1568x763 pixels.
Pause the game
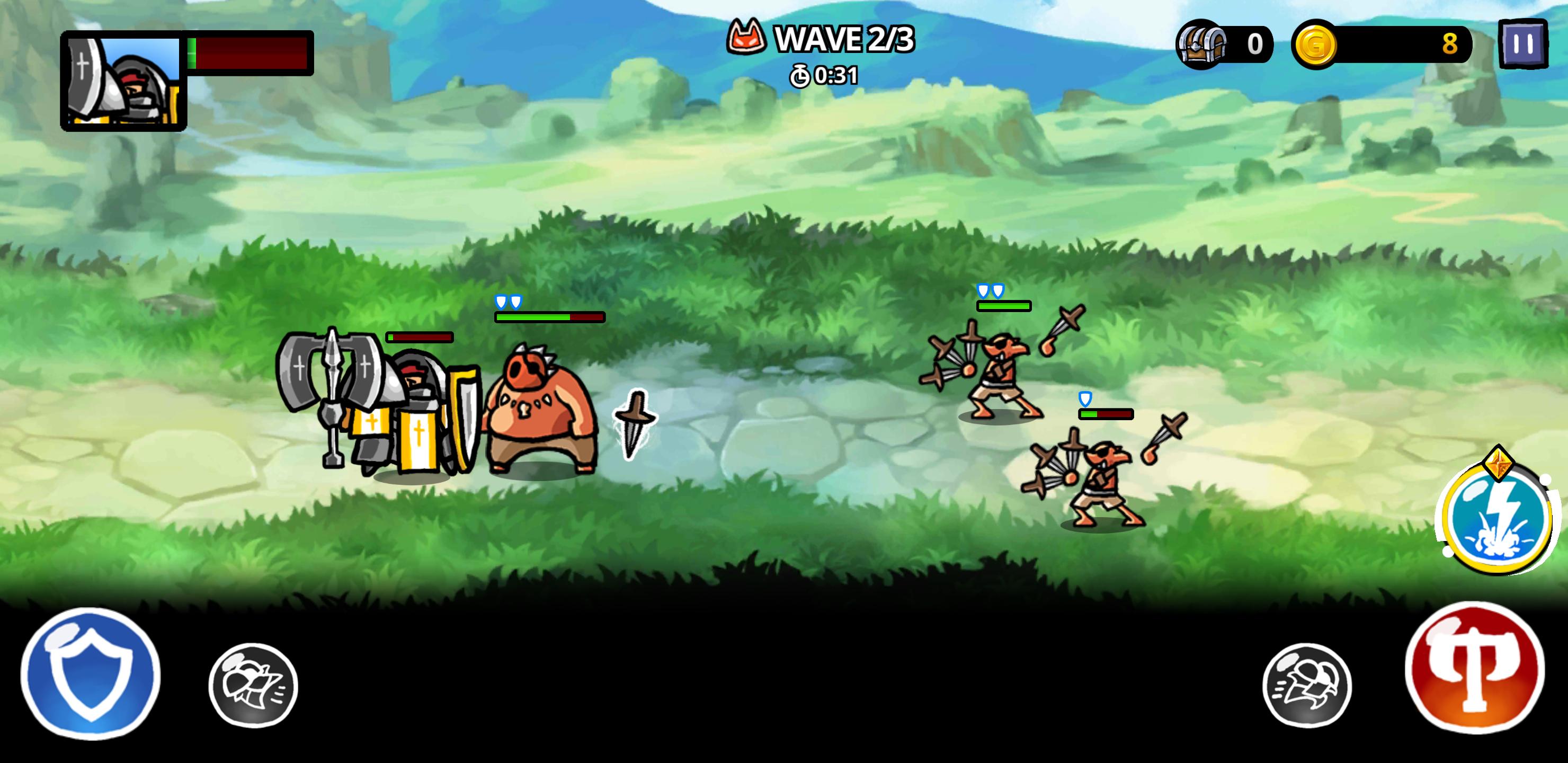pyautogui.click(x=1522, y=44)
